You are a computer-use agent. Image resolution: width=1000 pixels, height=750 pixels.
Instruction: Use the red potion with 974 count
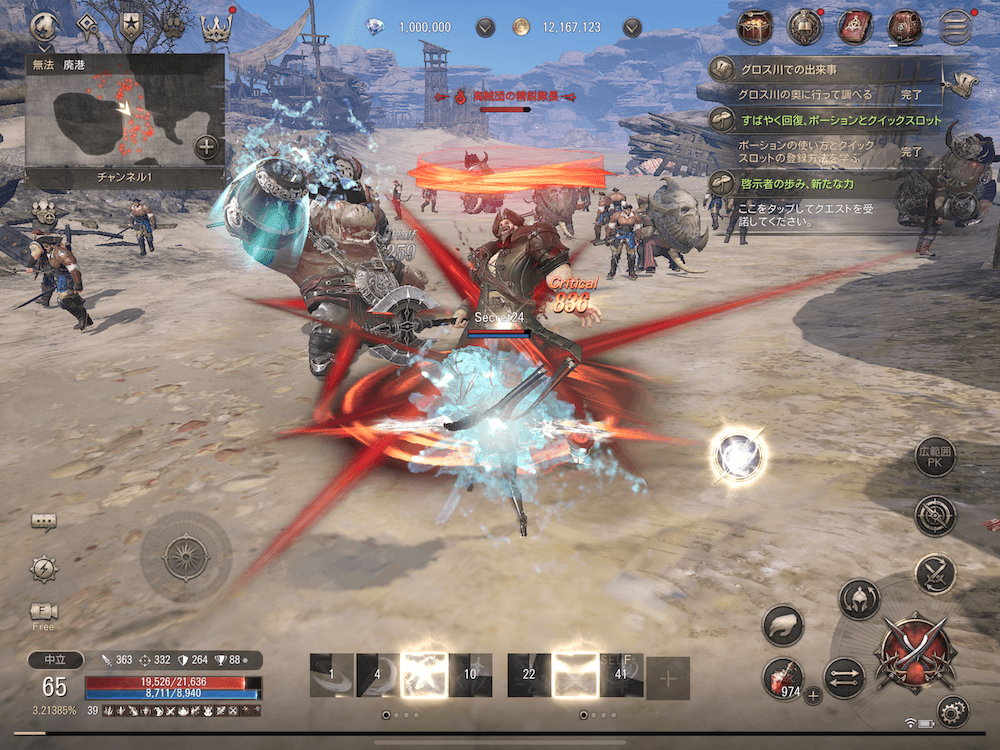(x=783, y=676)
